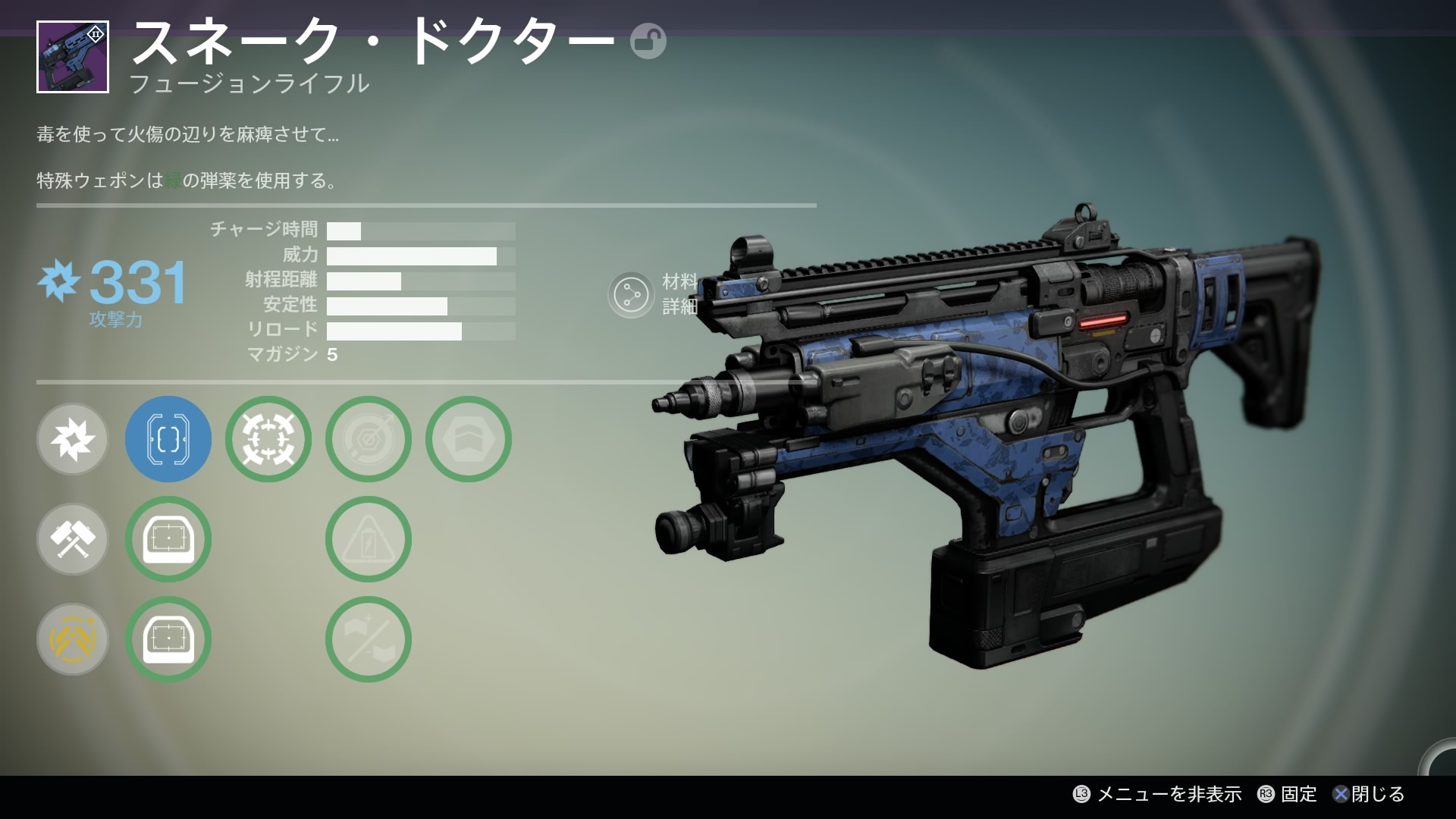Select the arc damage burst perk node
The width and height of the screenshot is (1456, 819).
tap(73, 439)
